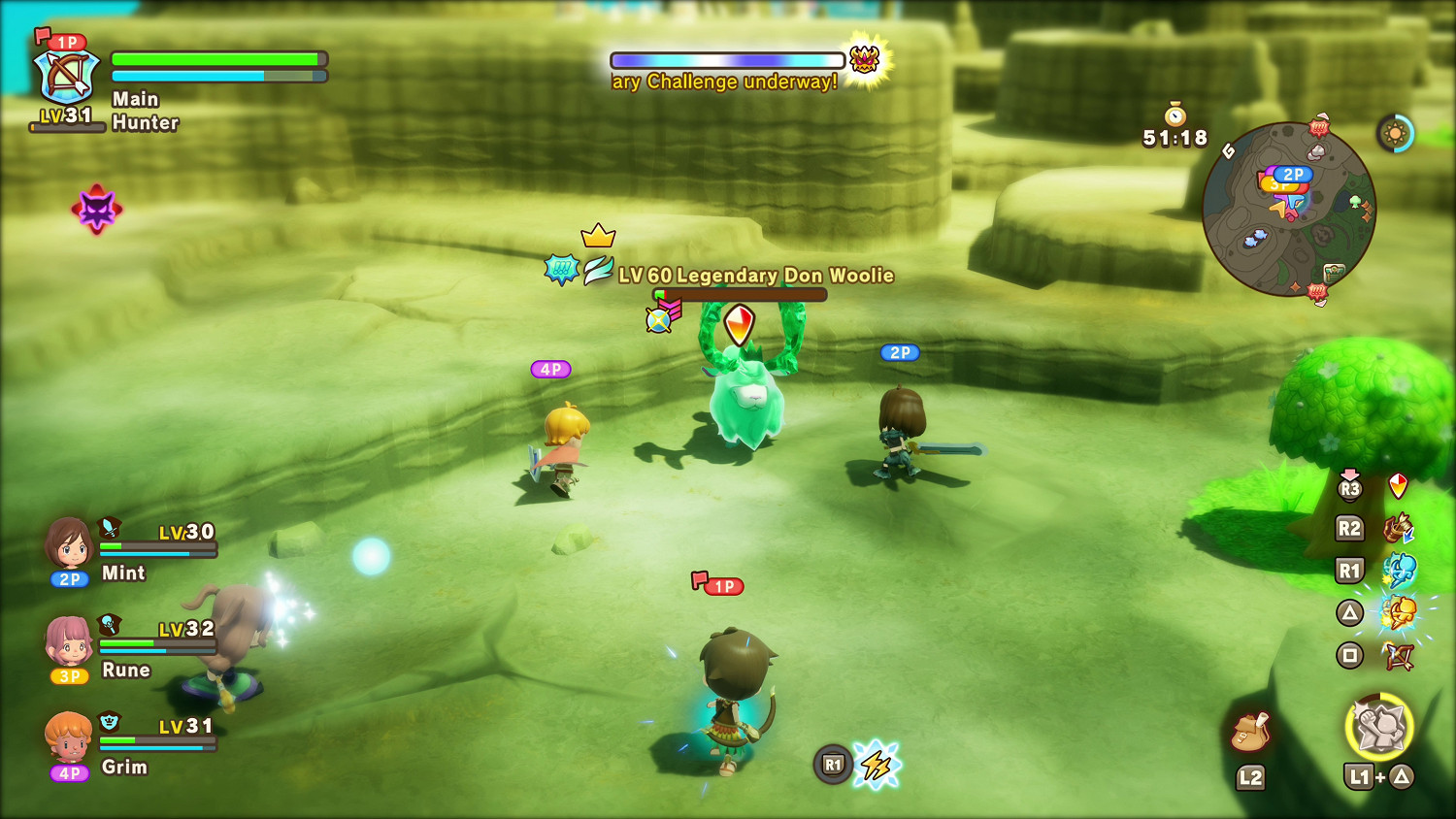Screen dimensions: 1456x819
Task: Click the fish marker on the minimap
Action: coord(1255,236)
